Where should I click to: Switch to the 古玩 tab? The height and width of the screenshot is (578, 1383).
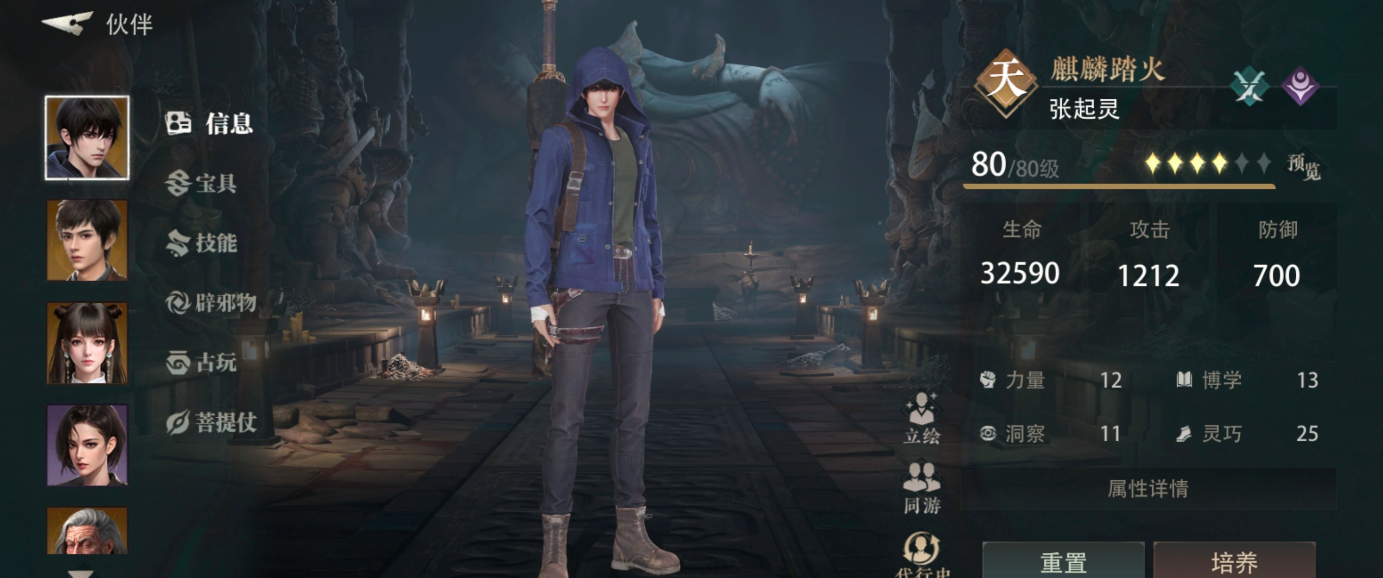(x=202, y=363)
